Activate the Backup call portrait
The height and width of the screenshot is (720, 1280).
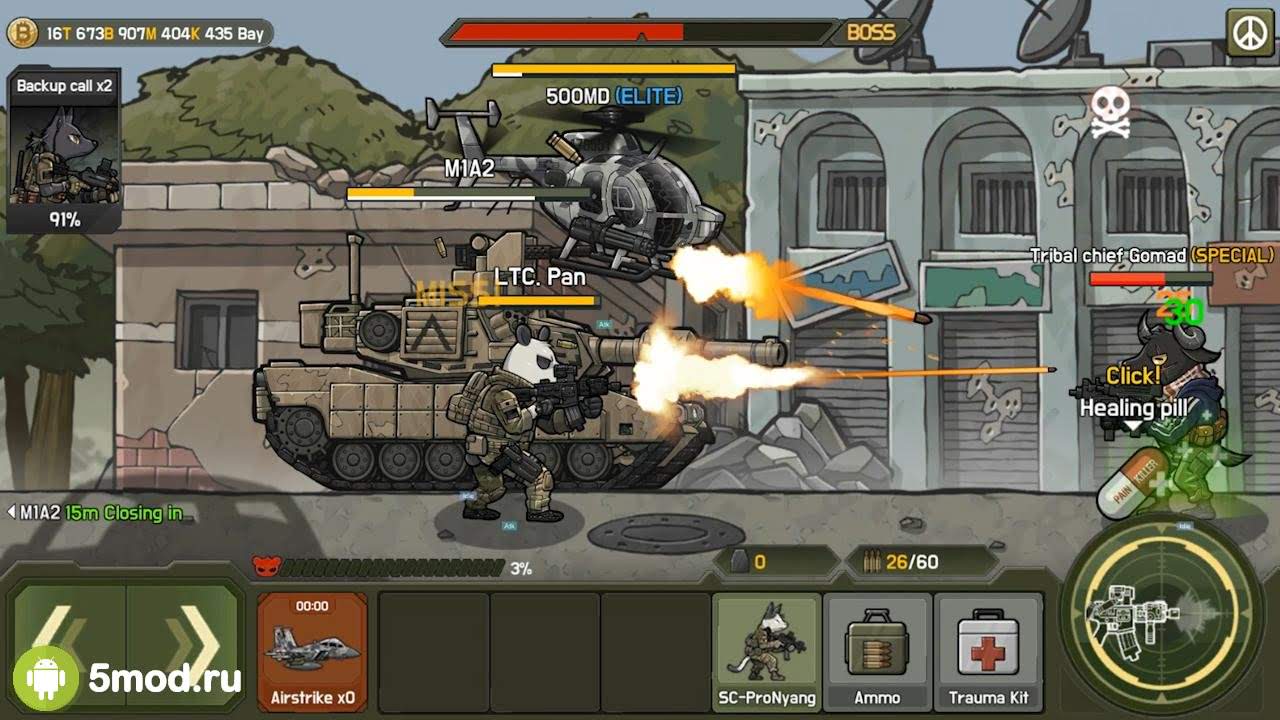tap(64, 151)
